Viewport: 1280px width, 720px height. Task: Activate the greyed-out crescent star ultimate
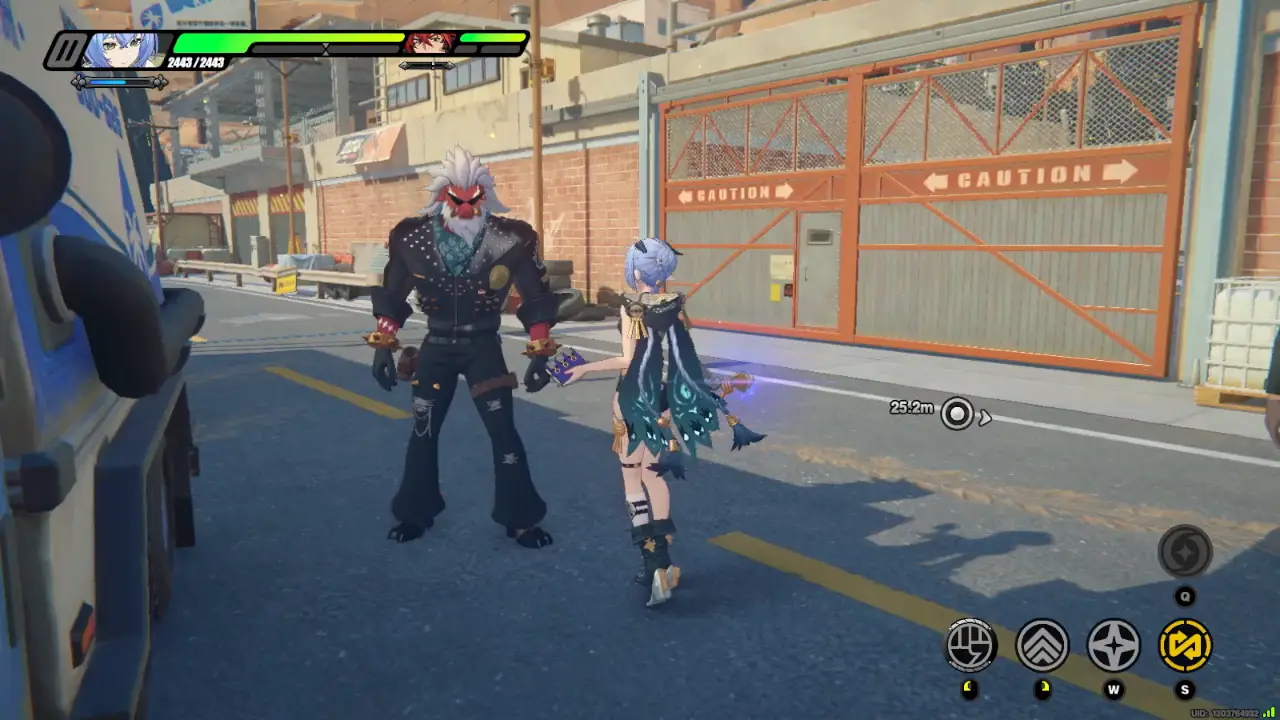(1185, 551)
